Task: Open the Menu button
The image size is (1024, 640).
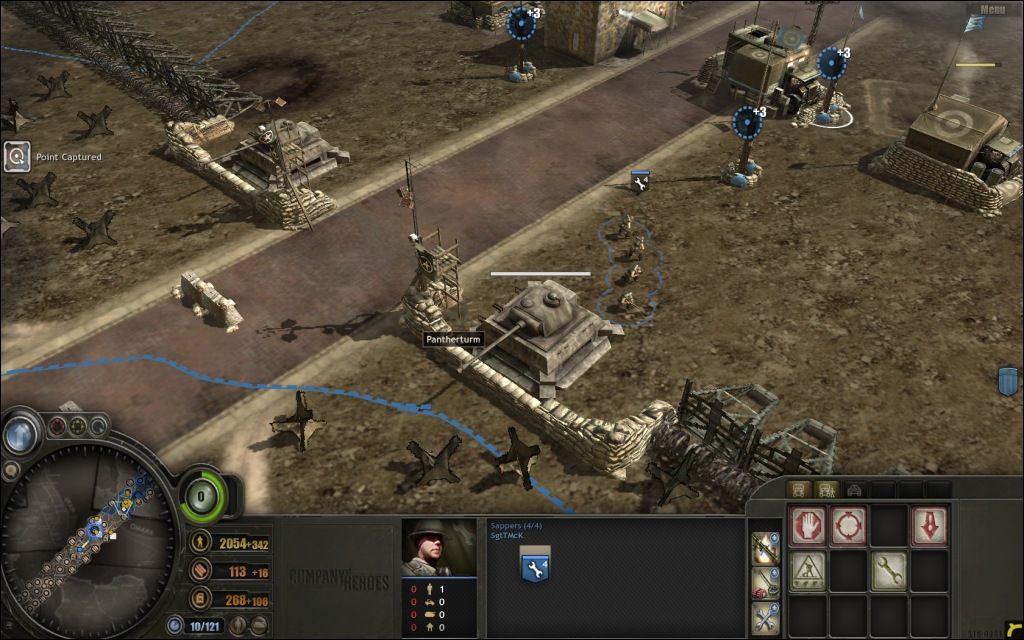Action: (x=992, y=10)
